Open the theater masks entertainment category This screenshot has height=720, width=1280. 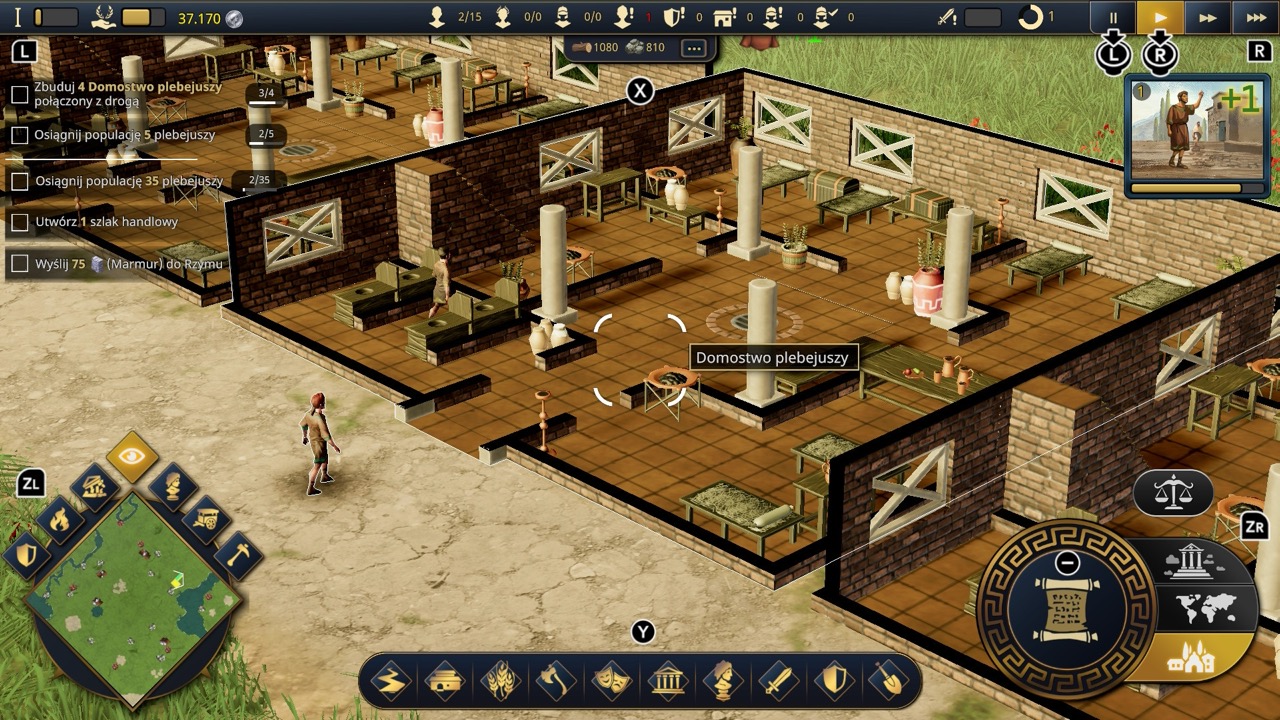611,681
